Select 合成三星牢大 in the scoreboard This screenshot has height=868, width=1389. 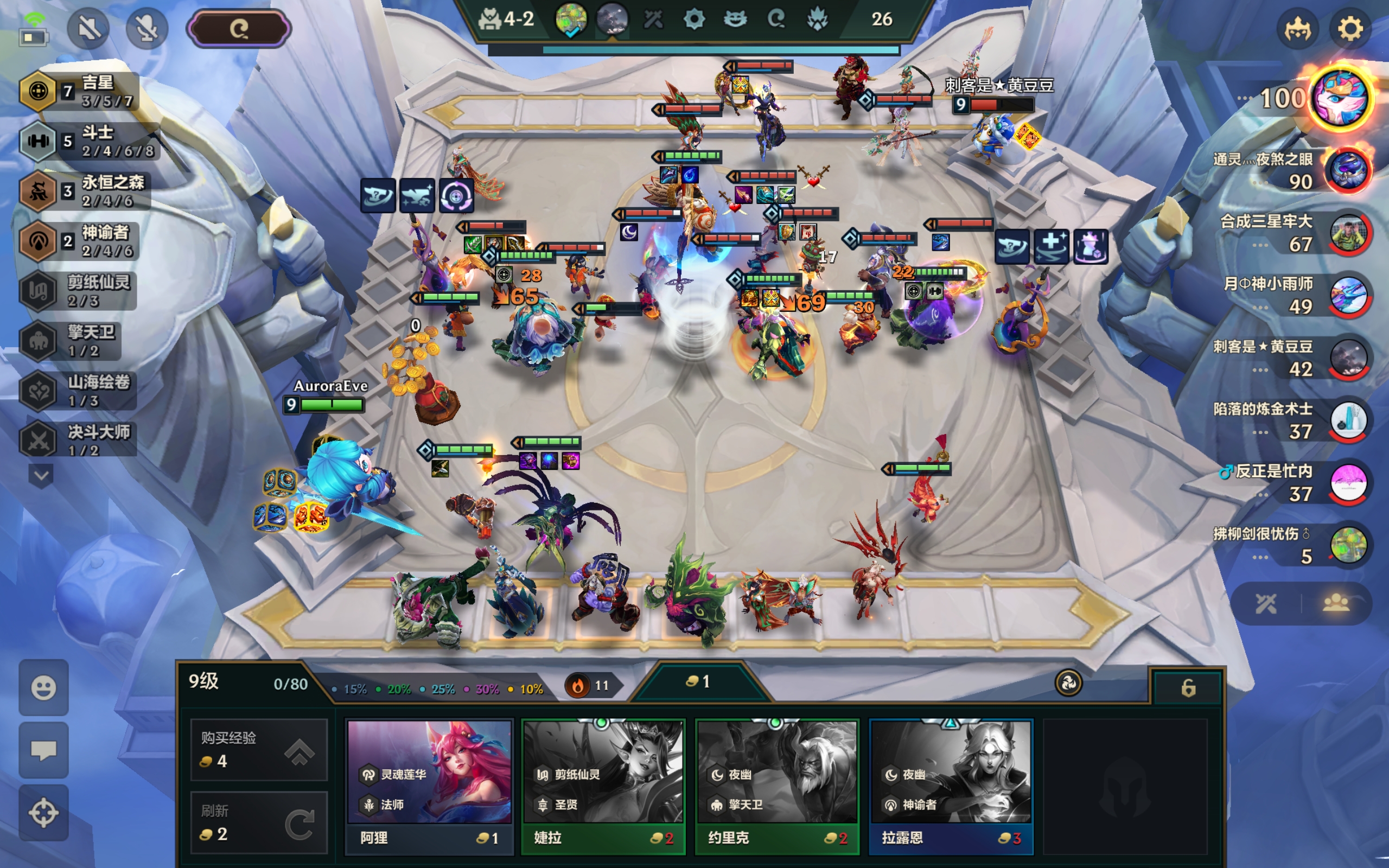(x=1348, y=233)
